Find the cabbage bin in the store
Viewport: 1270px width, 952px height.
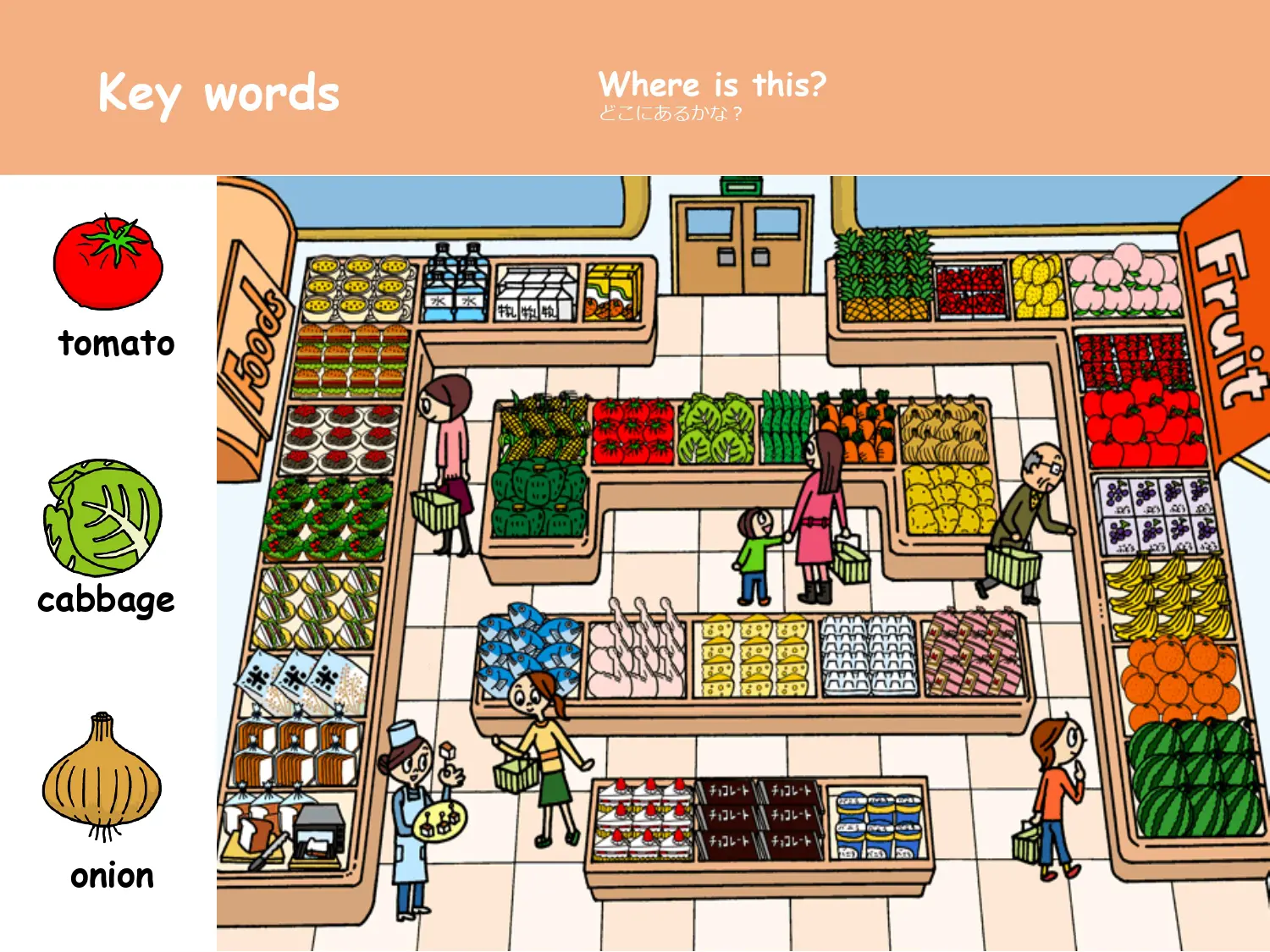point(716,429)
